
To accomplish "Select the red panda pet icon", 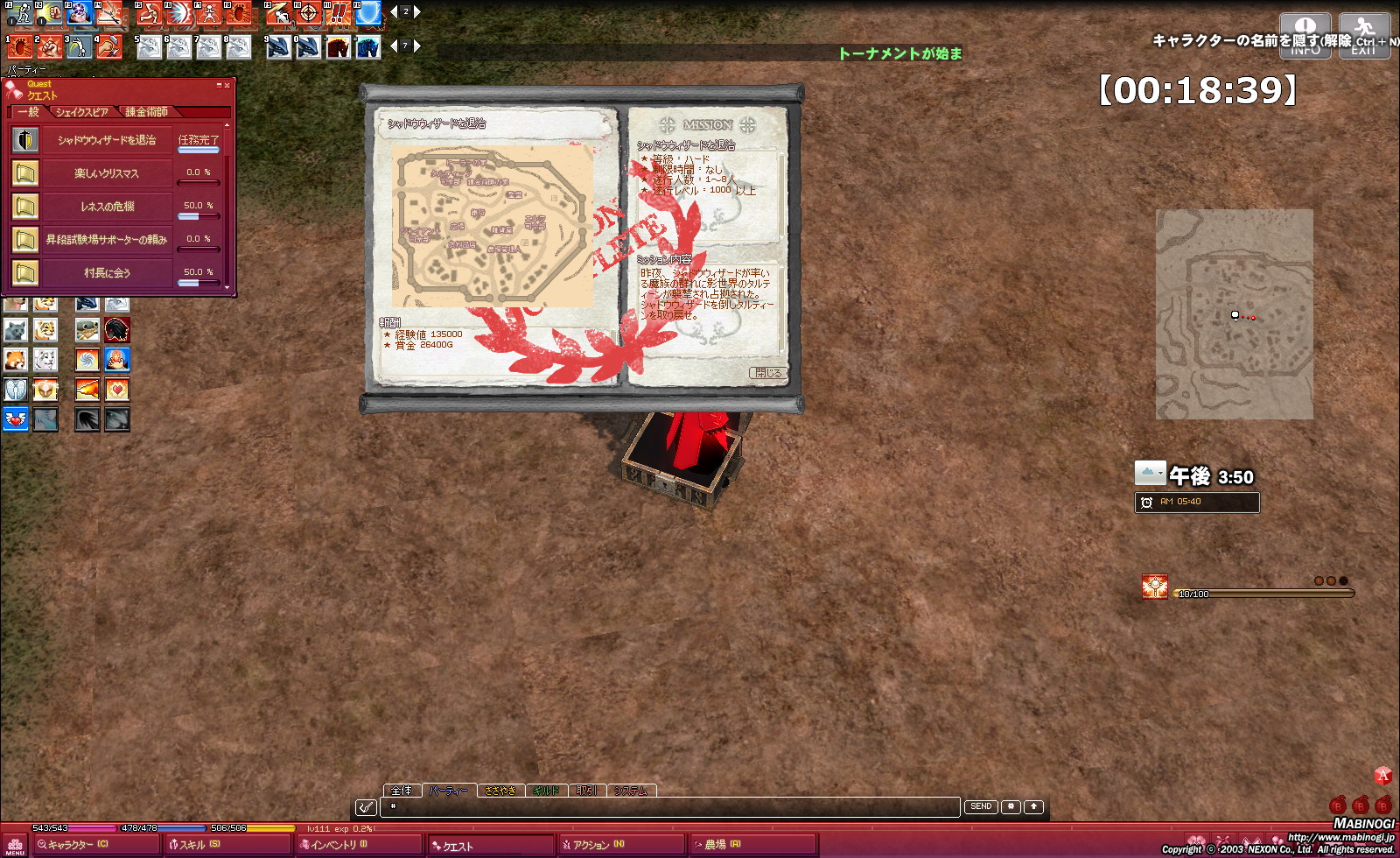I will (16, 359).
